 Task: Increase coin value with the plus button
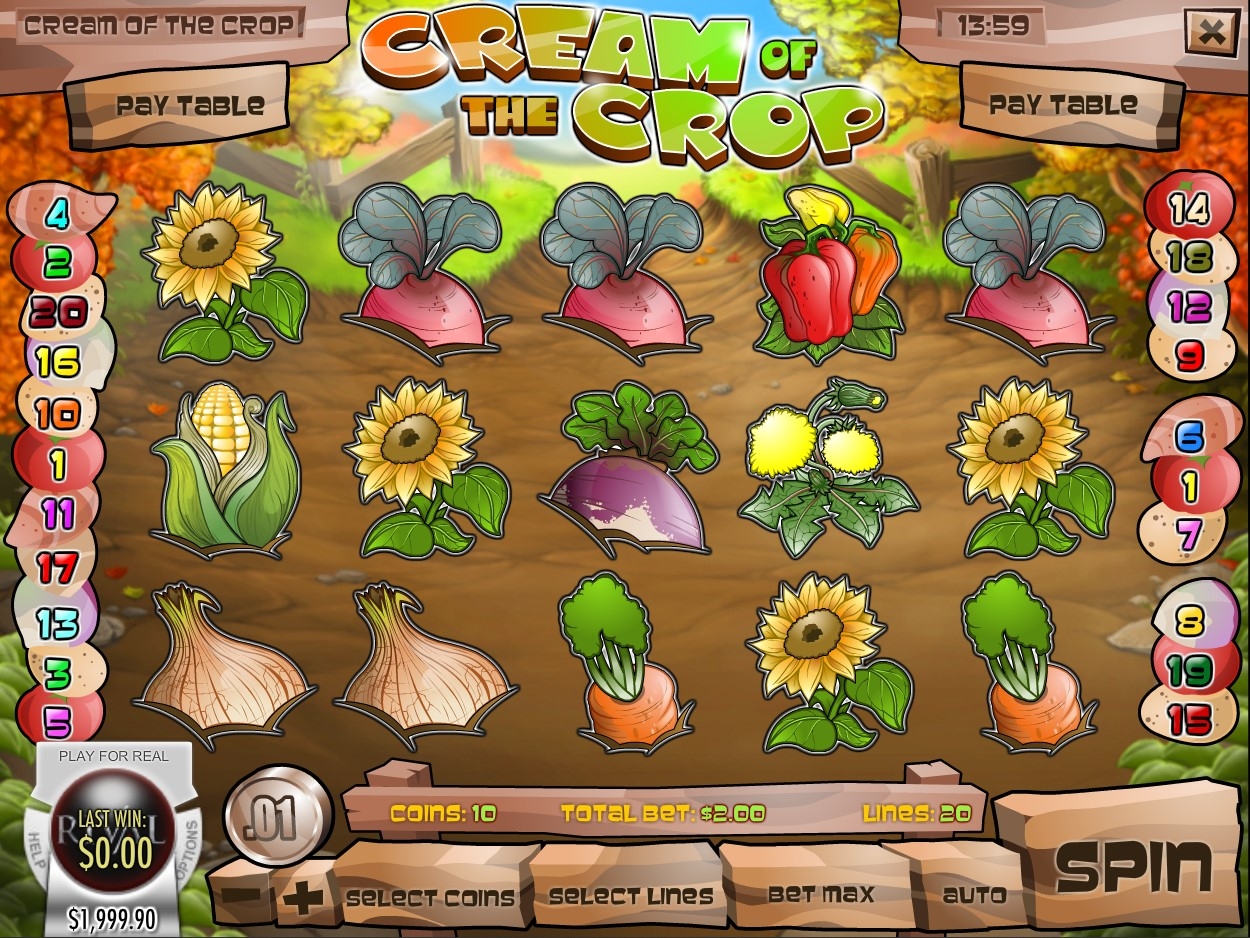tap(302, 896)
